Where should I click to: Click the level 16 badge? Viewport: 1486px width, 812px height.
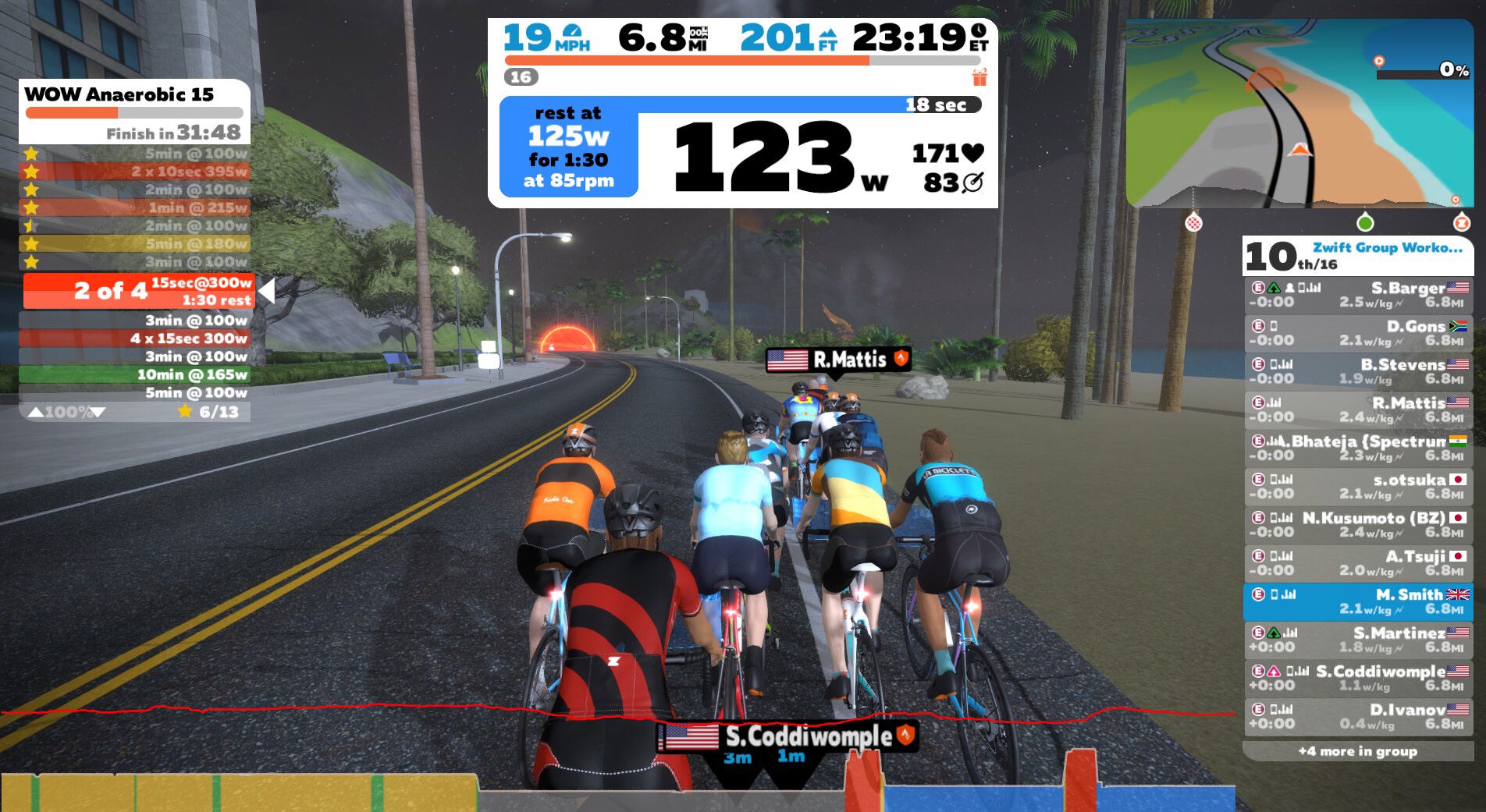point(521,77)
